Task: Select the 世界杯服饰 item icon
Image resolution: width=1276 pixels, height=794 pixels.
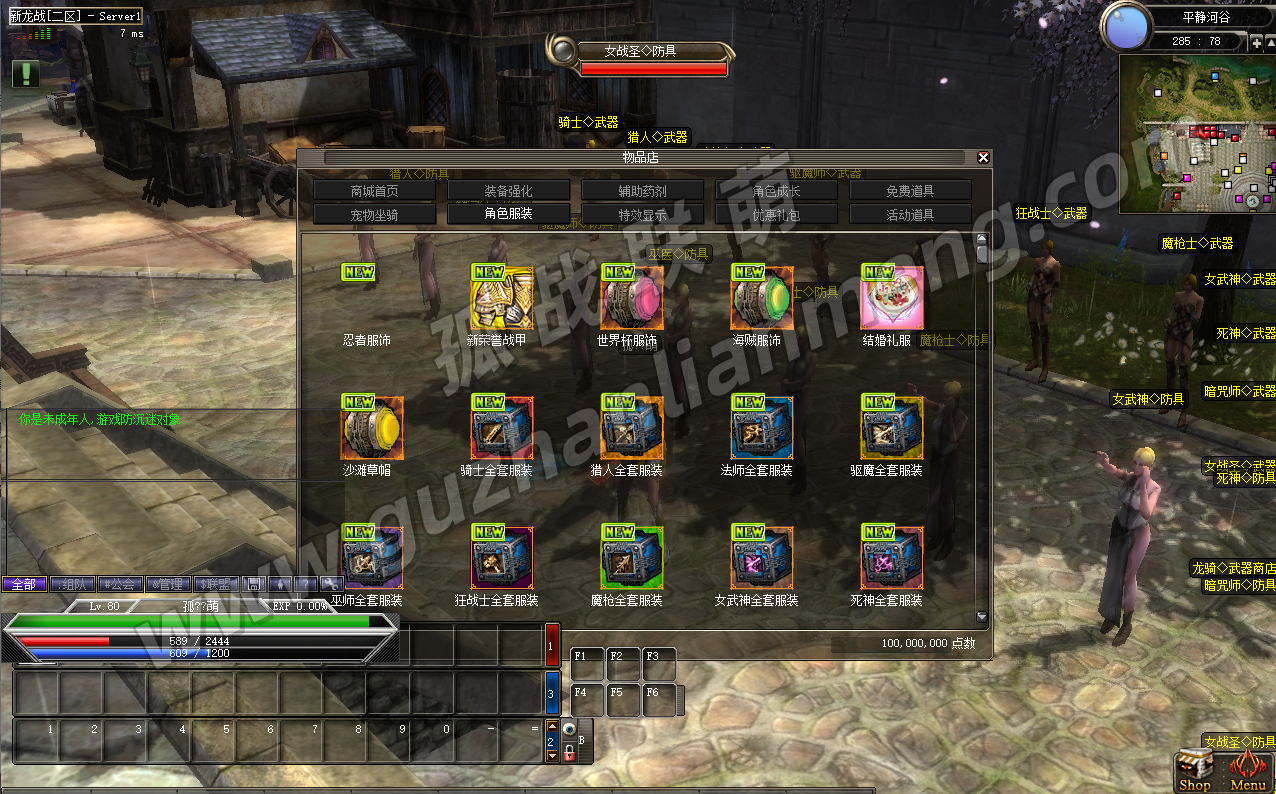Action: pos(632,298)
